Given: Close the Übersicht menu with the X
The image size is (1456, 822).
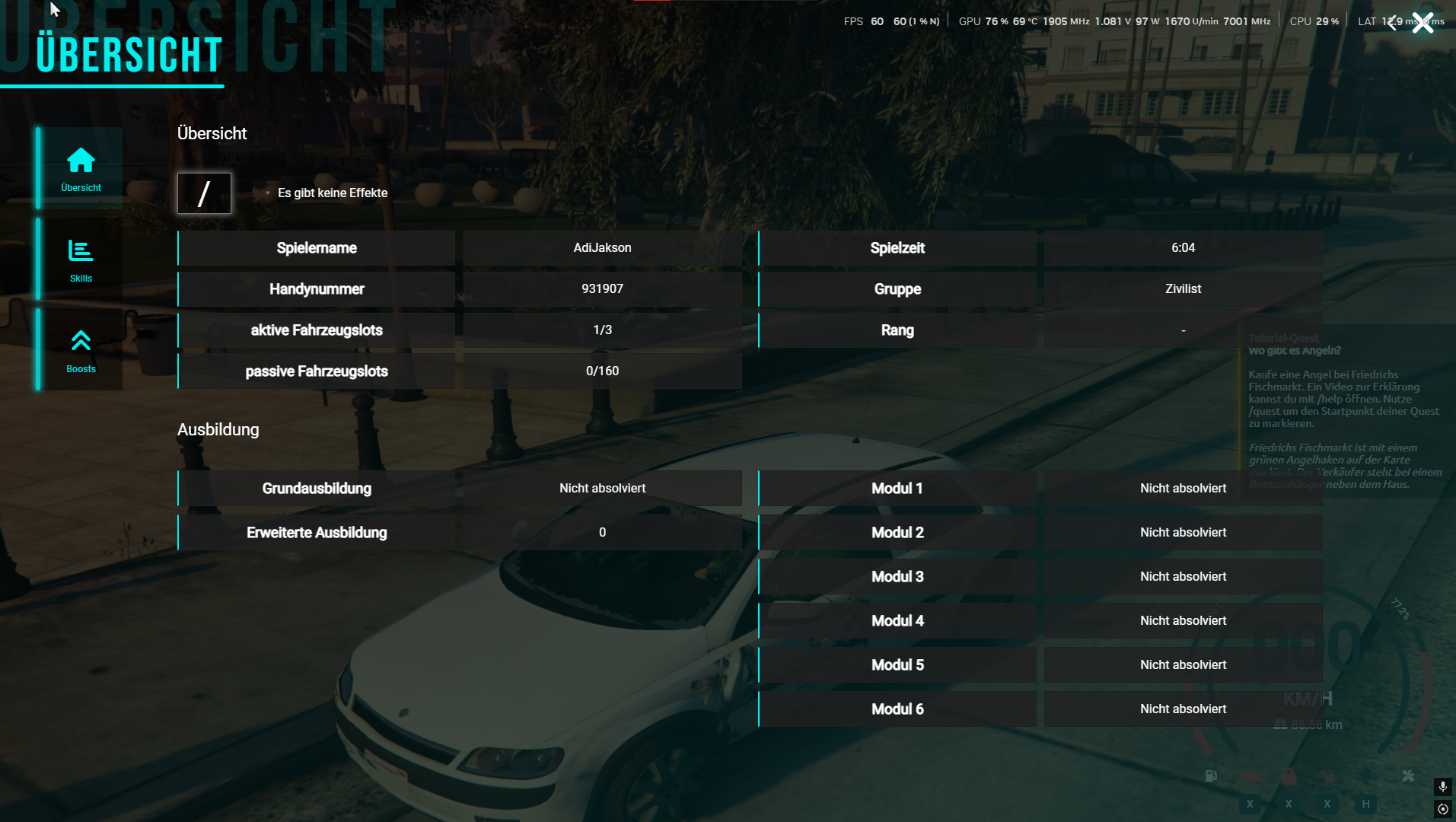Looking at the screenshot, I should [1422, 23].
